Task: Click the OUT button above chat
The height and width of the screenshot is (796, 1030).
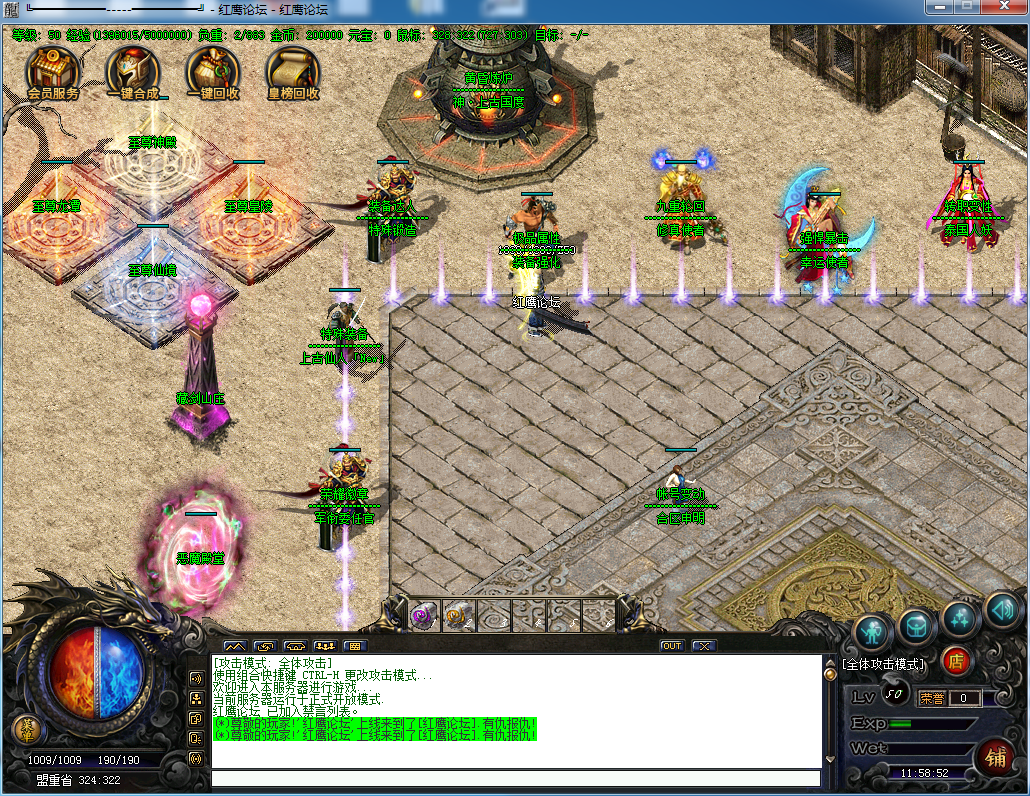Action: [x=671, y=646]
